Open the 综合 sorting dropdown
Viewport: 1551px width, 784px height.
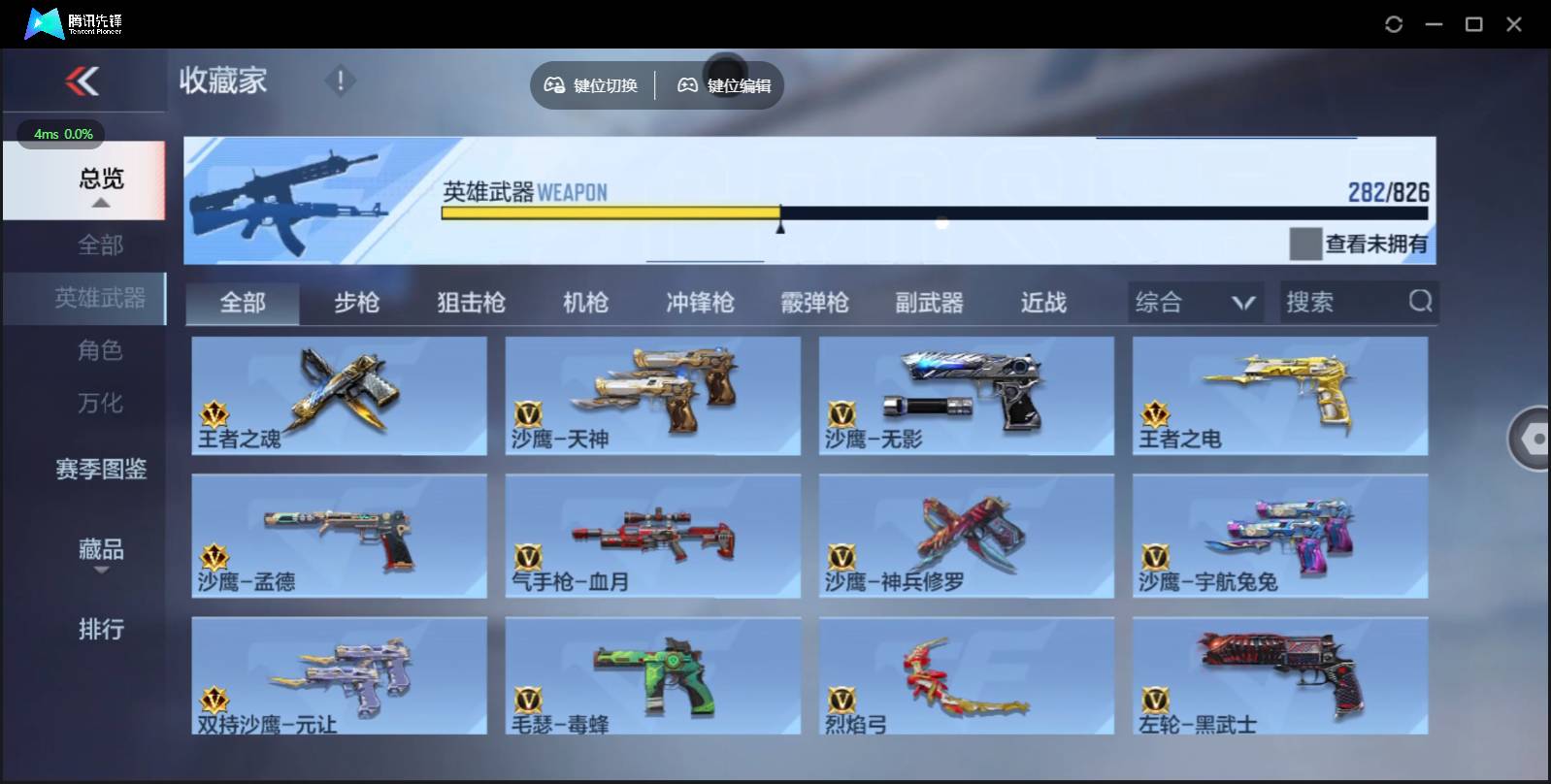click(x=1195, y=302)
